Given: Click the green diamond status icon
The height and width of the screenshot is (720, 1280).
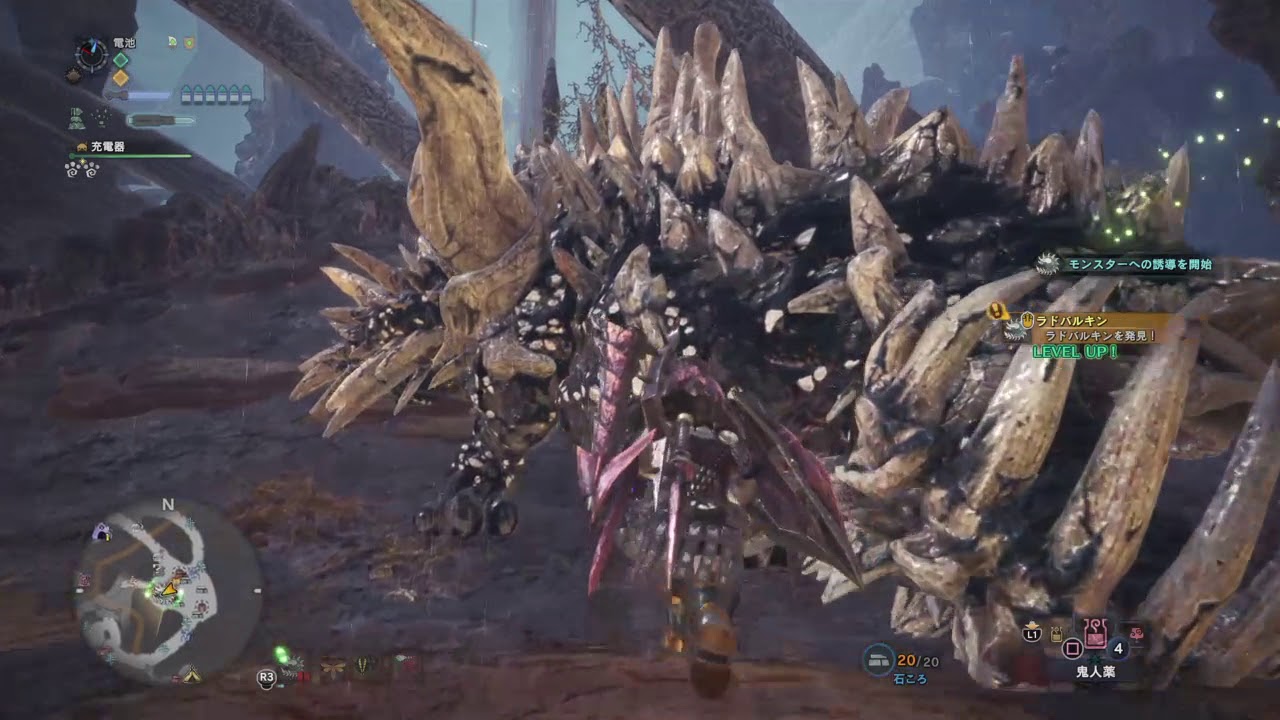Looking at the screenshot, I should tap(121, 60).
